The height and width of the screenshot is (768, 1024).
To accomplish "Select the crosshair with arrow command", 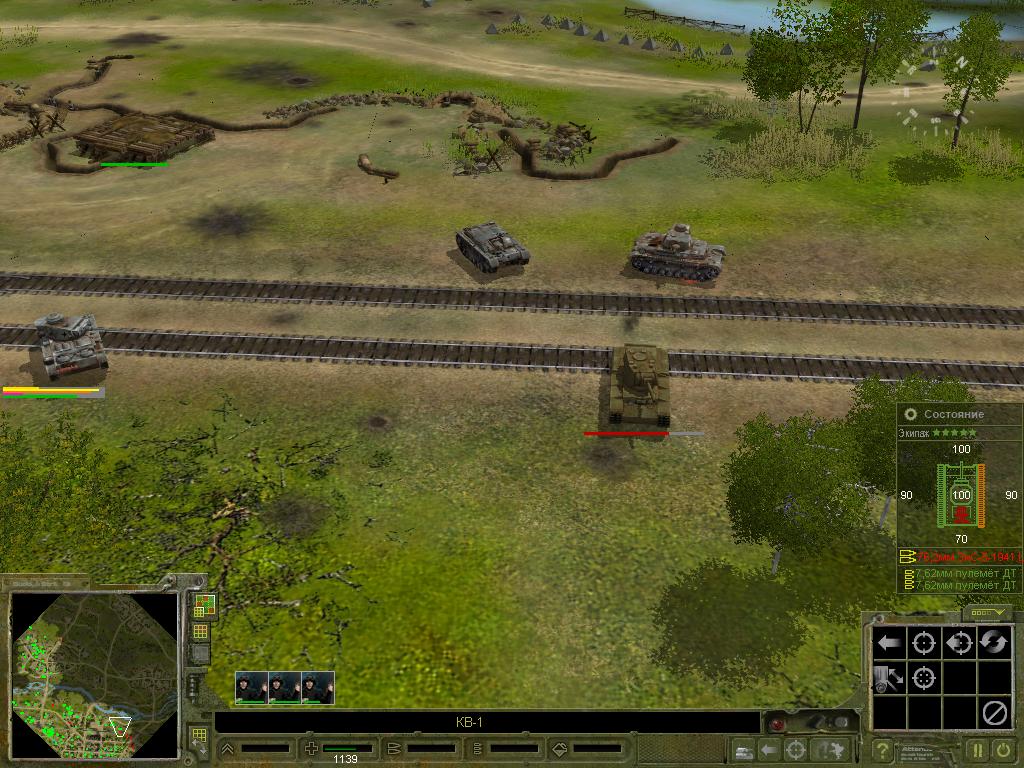I will point(958,643).
